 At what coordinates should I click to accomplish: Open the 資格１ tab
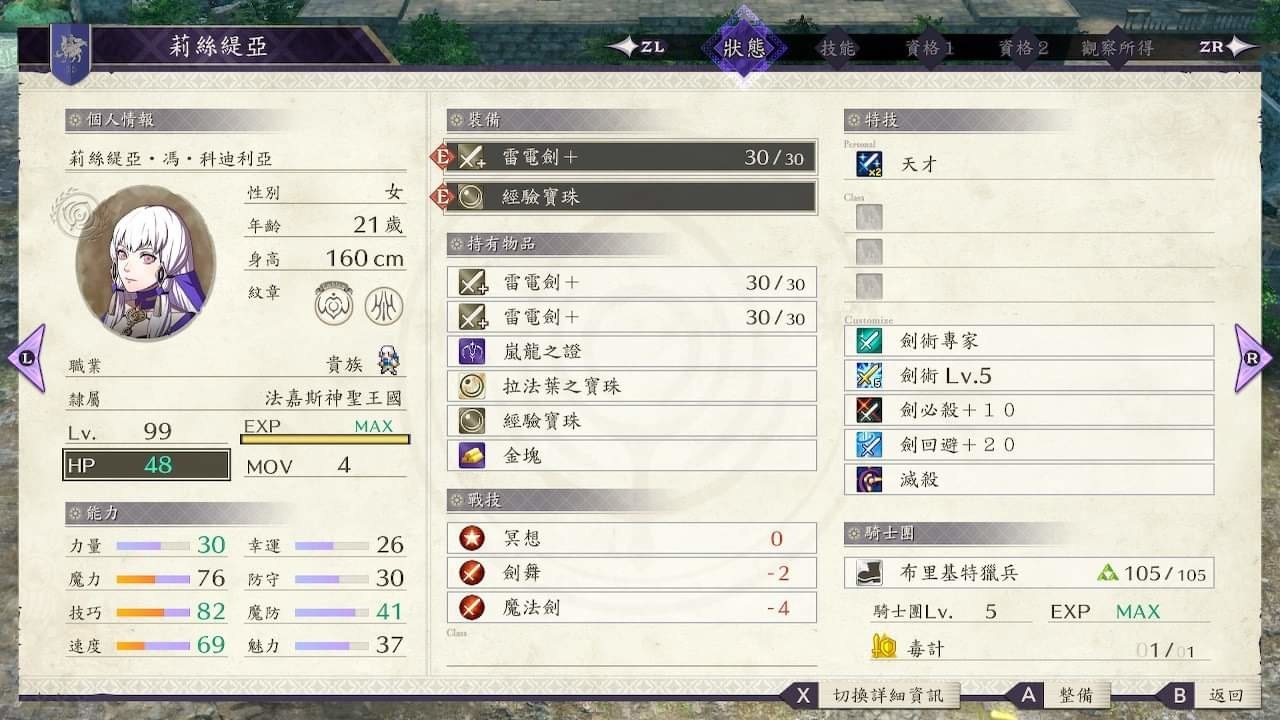coord(929,46)
